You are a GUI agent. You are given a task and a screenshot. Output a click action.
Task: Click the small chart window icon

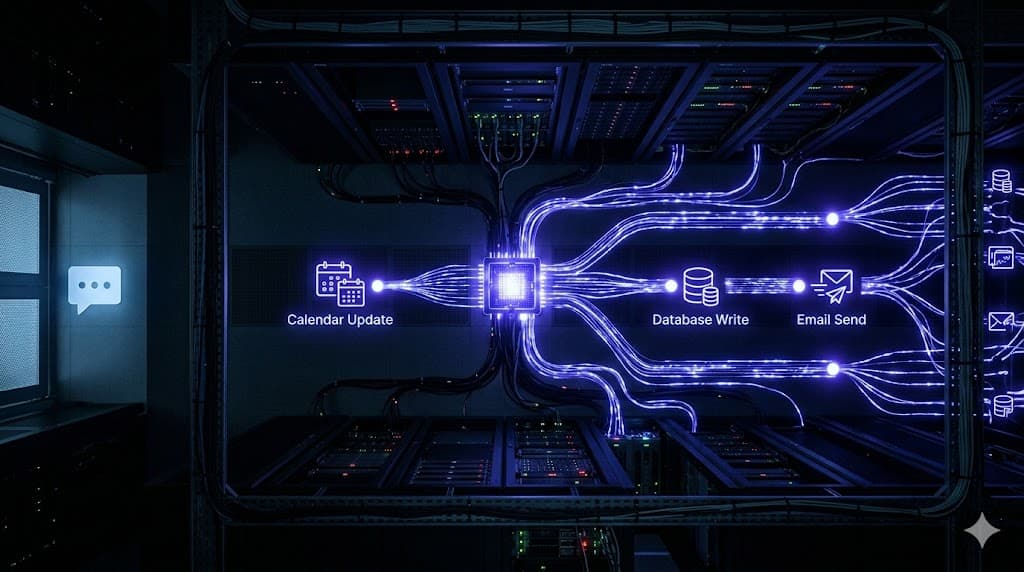(x=1001, y=256)
